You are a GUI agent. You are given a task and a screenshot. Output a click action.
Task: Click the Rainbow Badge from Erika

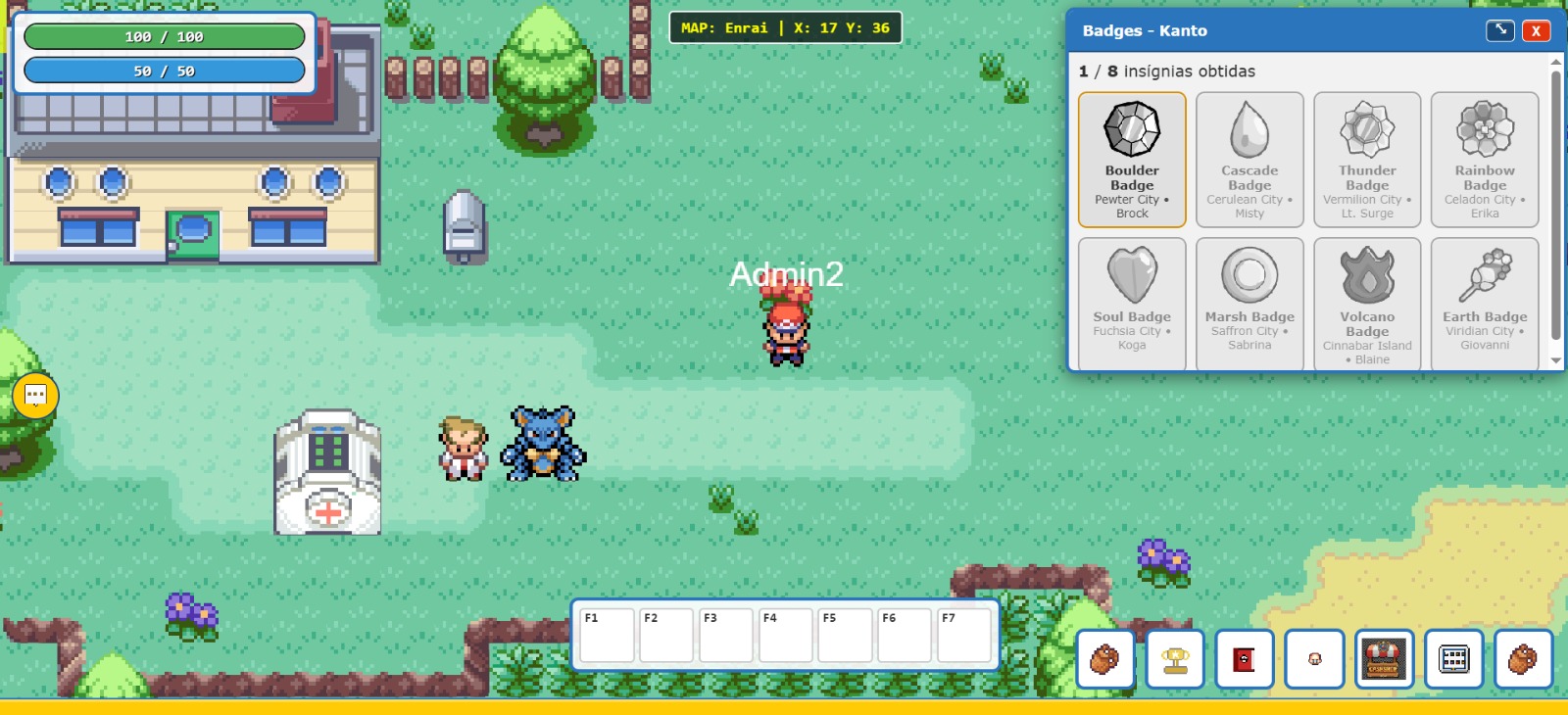click(1485, 159)
